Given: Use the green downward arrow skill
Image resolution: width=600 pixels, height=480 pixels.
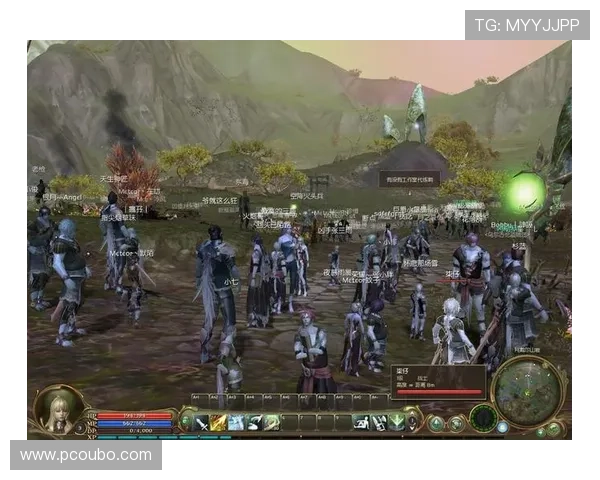Looking at the screenshot, I should point(396,423).
